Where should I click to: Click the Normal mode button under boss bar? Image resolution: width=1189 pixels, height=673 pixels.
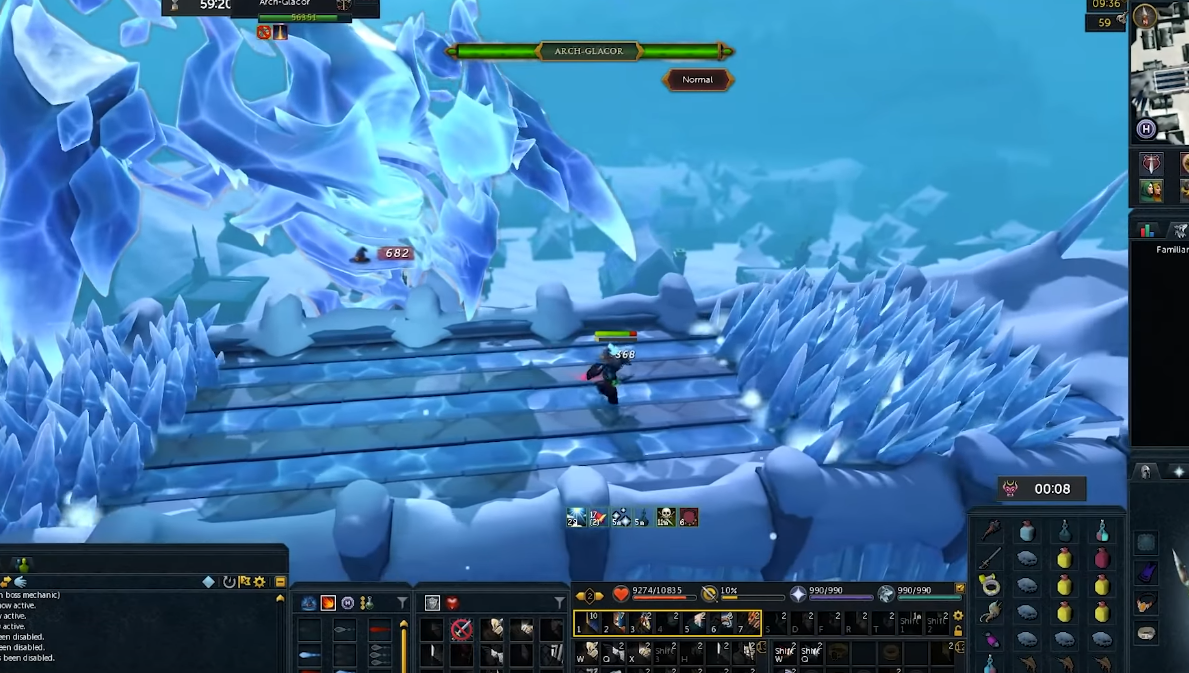click(698, 80)
